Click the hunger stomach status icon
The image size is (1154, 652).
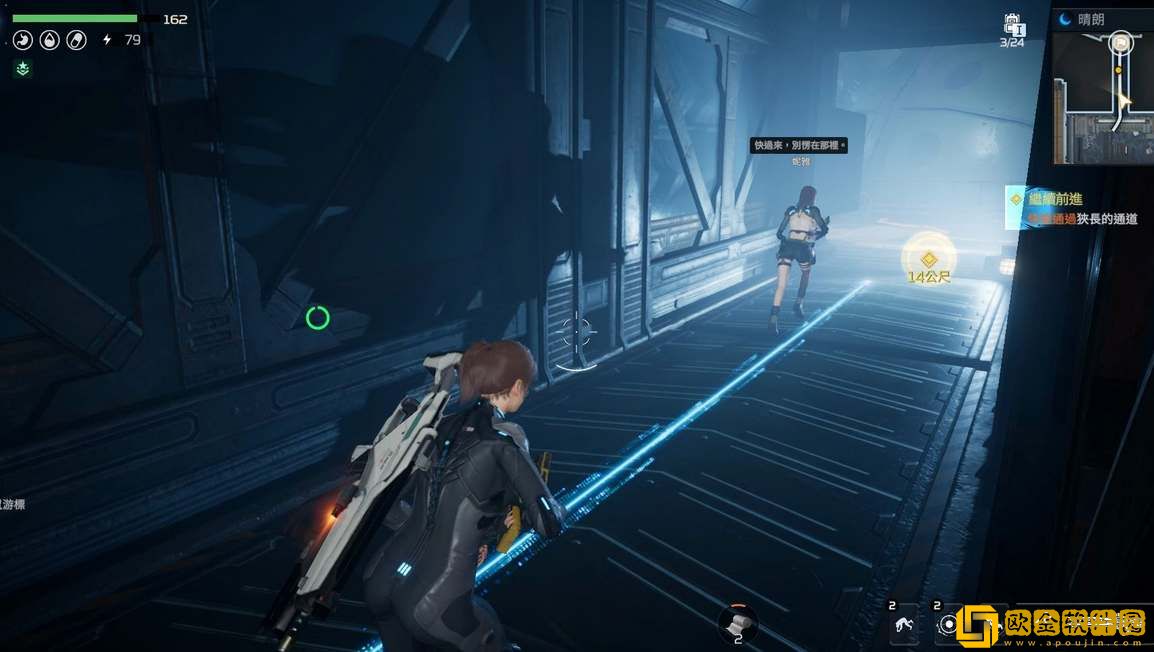point(22,40)
